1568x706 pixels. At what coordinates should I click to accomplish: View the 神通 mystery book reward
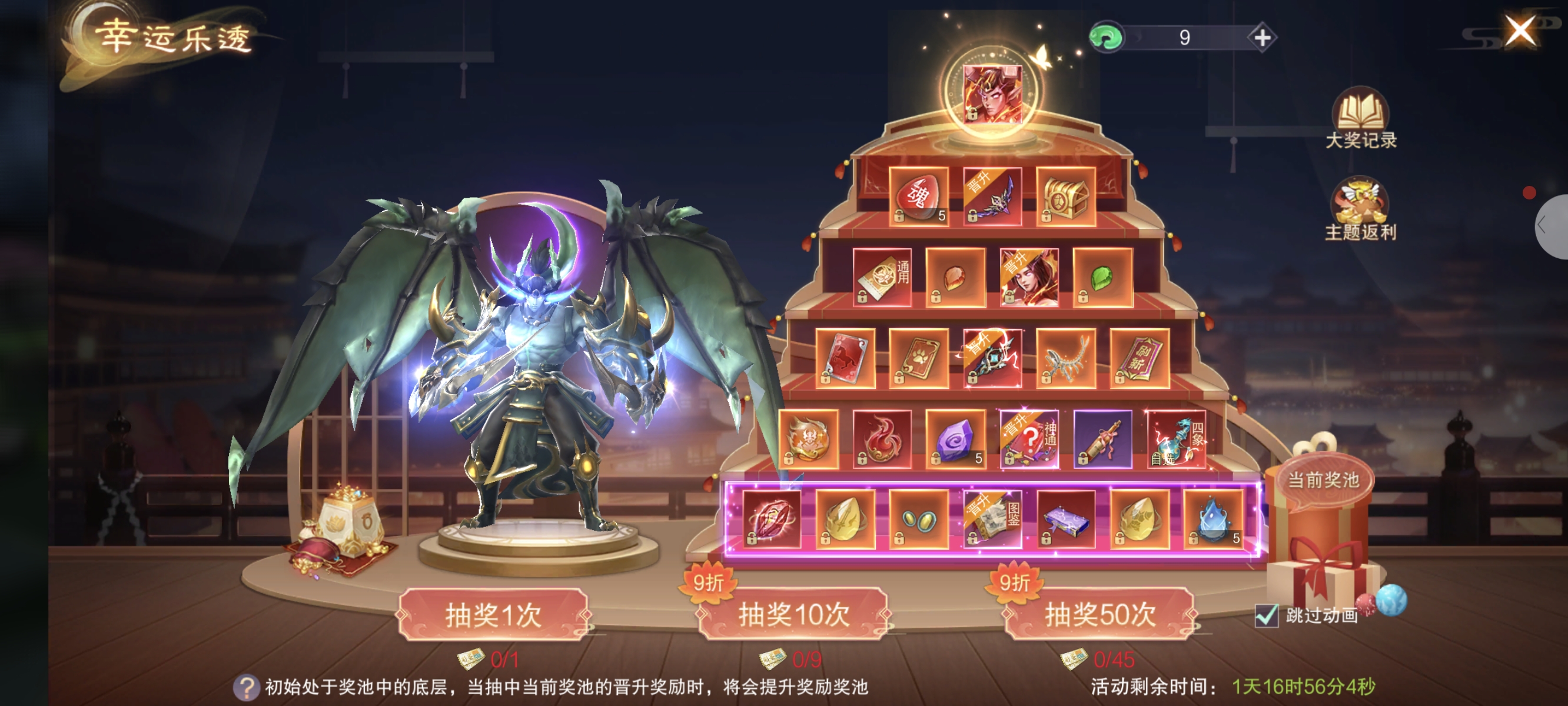tap(1029, 439)
